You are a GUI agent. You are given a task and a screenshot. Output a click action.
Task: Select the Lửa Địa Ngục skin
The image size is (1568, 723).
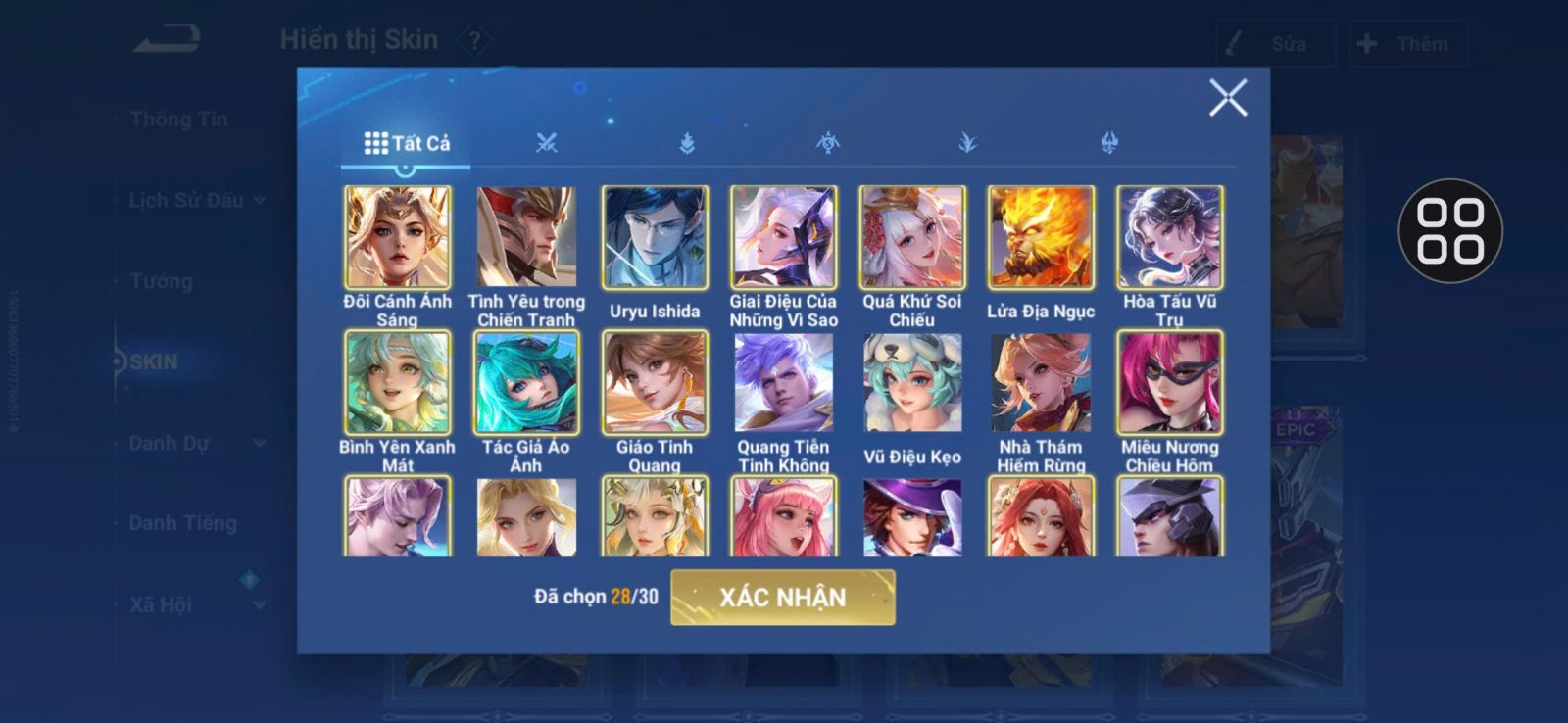pyautogui.click(x=1041, y=238)
